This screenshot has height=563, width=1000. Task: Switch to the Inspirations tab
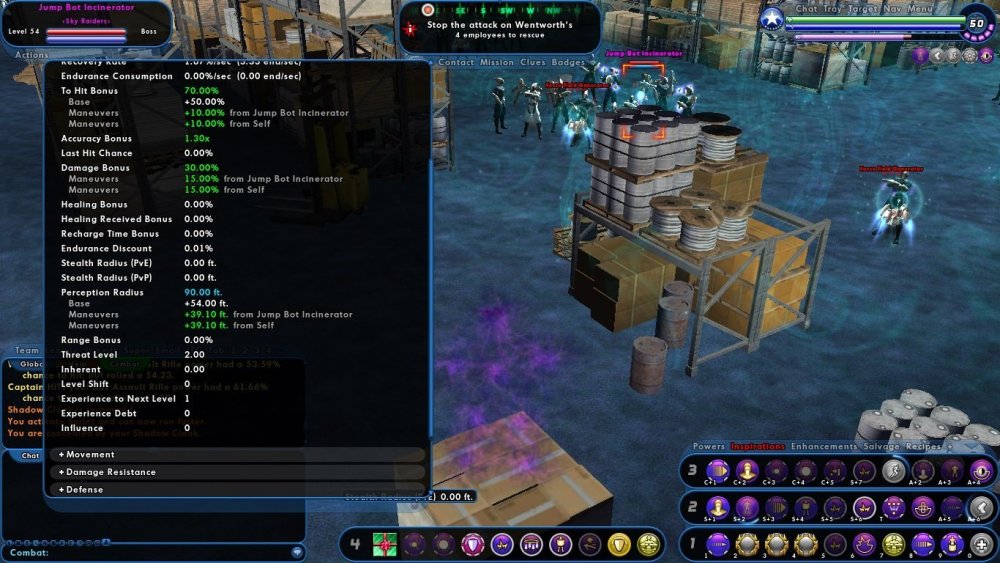(x=759, y=446)
